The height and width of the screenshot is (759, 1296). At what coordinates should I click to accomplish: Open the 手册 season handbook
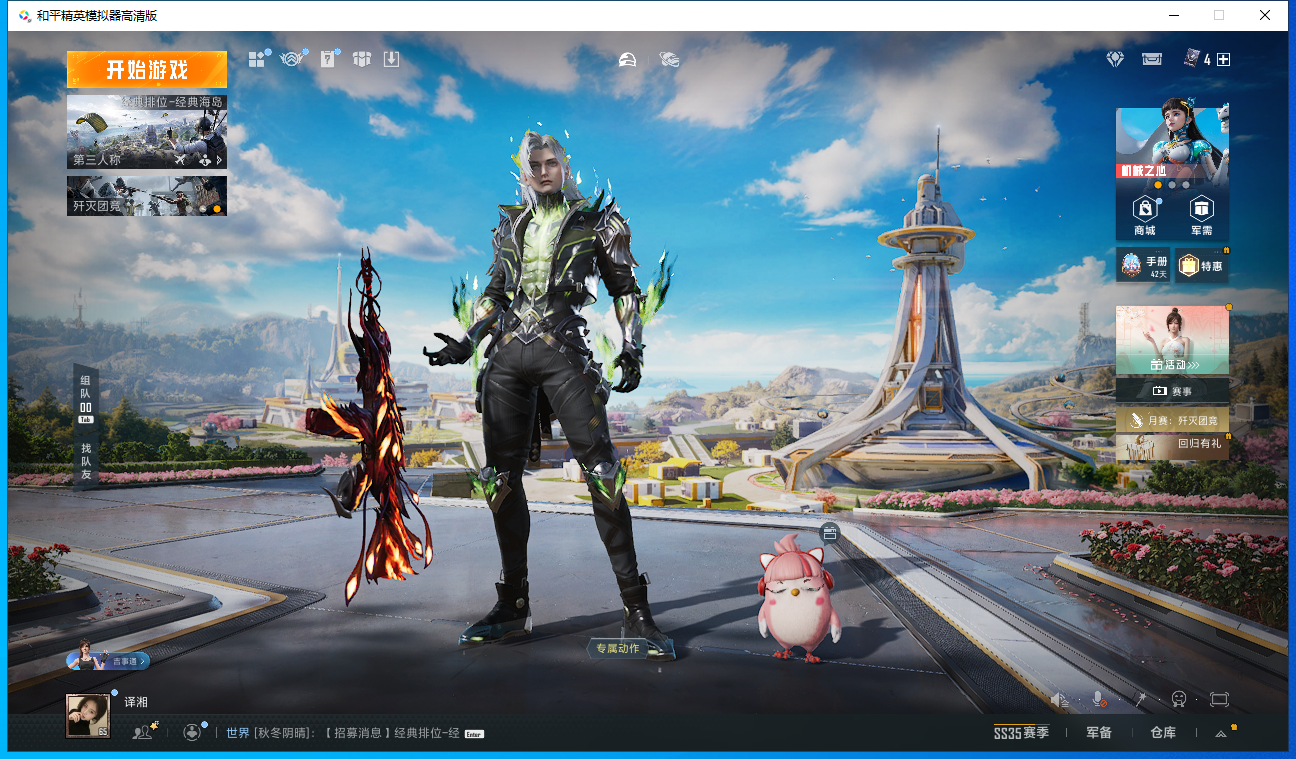tap(1143, 265)
